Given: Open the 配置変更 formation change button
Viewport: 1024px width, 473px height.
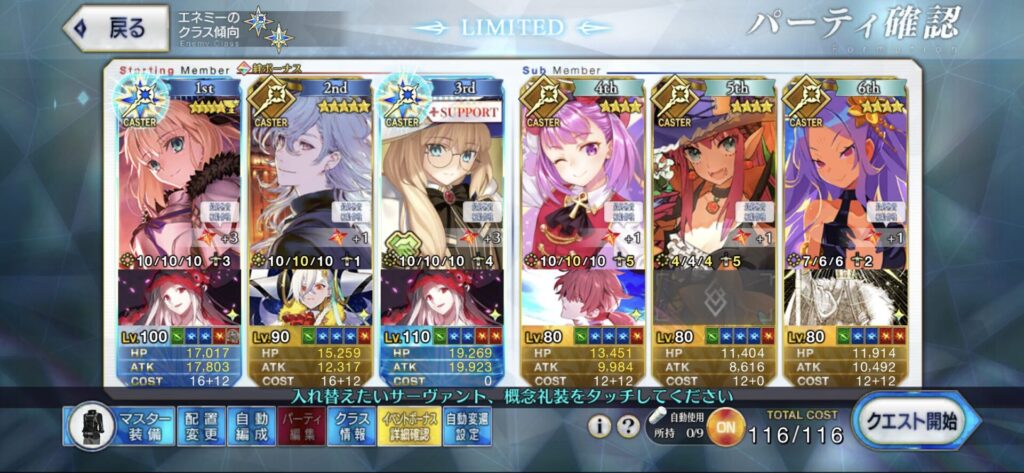Looking at the screenshot, I should (x=201, y=428).
